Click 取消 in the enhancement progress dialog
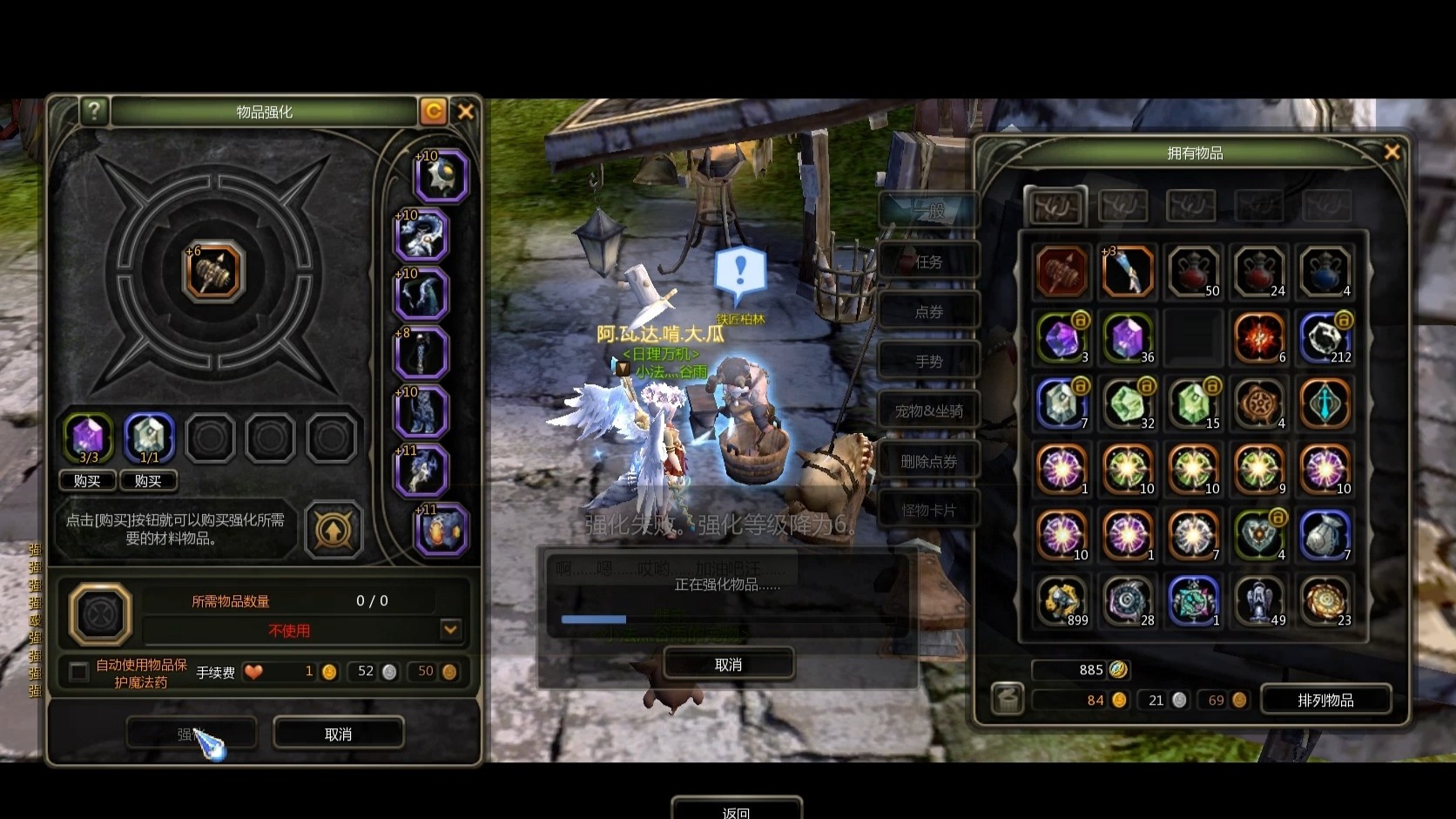The width and height of the screenshot is (1456, 819). pos(728,665)
